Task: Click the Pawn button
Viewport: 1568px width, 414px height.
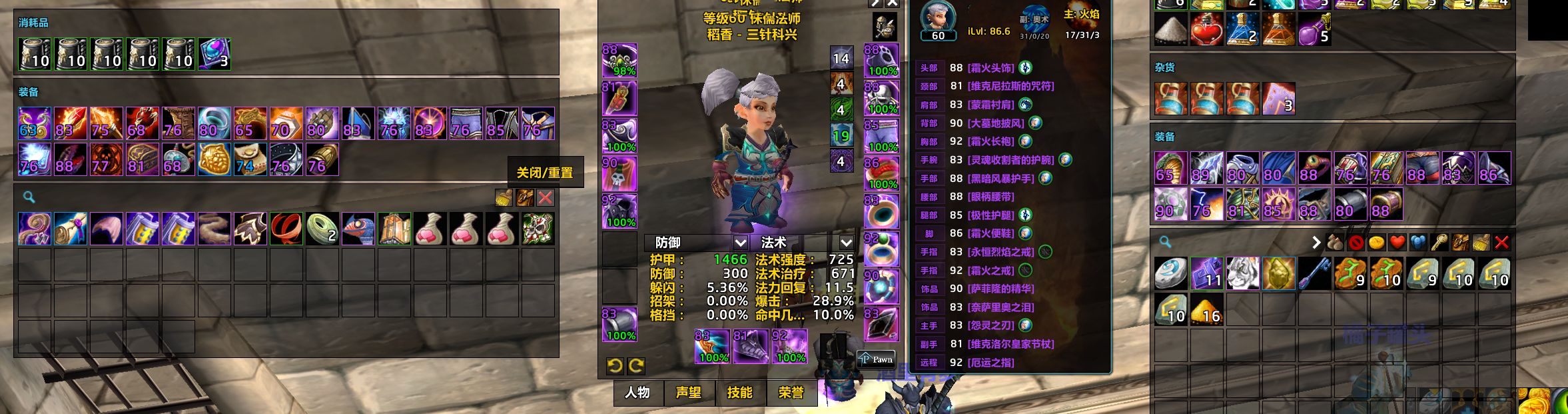Action: [x=876, y=359]
